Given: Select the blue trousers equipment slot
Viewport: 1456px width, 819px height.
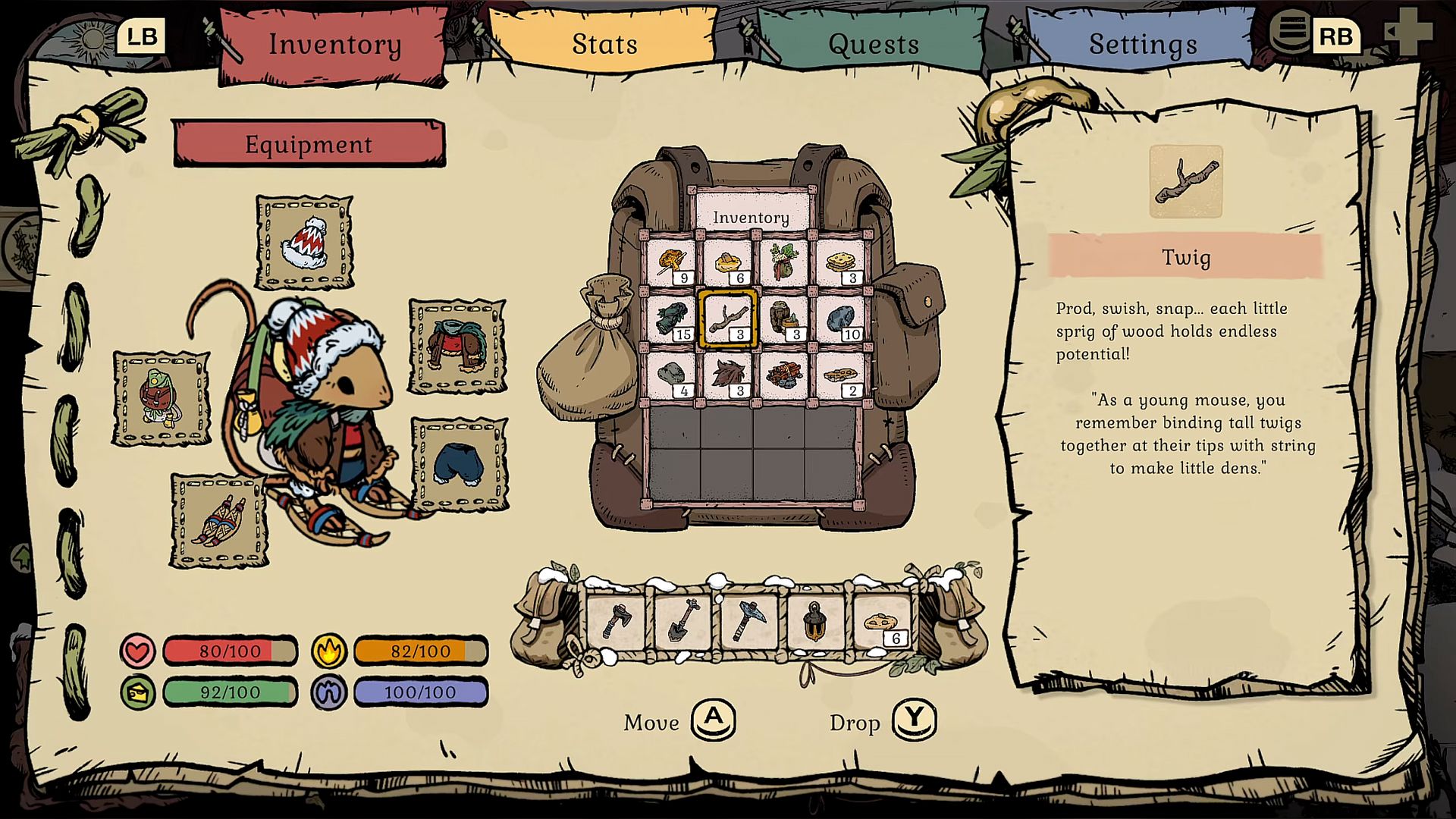Looking at the screenshot, I should (460, 464).
